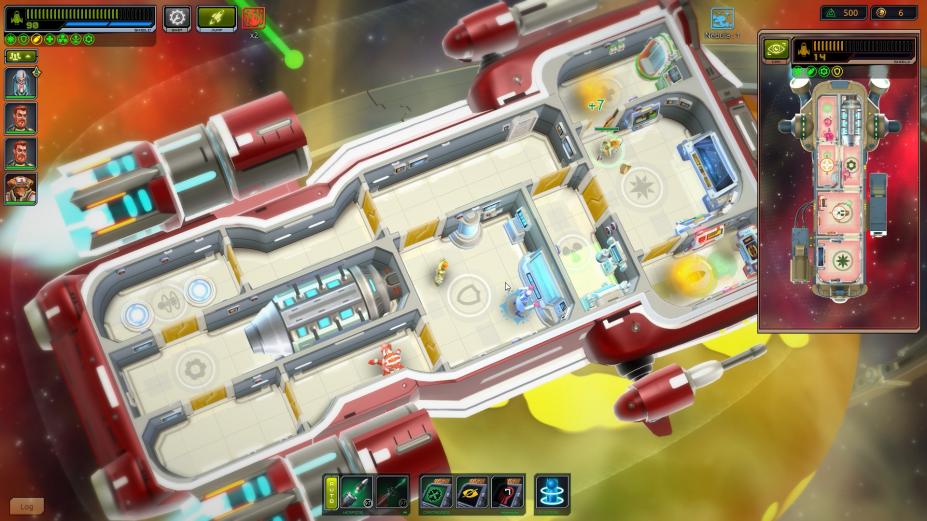Click the Nebula sector icon
Screen dimensions: 927x521
[722, 19]
